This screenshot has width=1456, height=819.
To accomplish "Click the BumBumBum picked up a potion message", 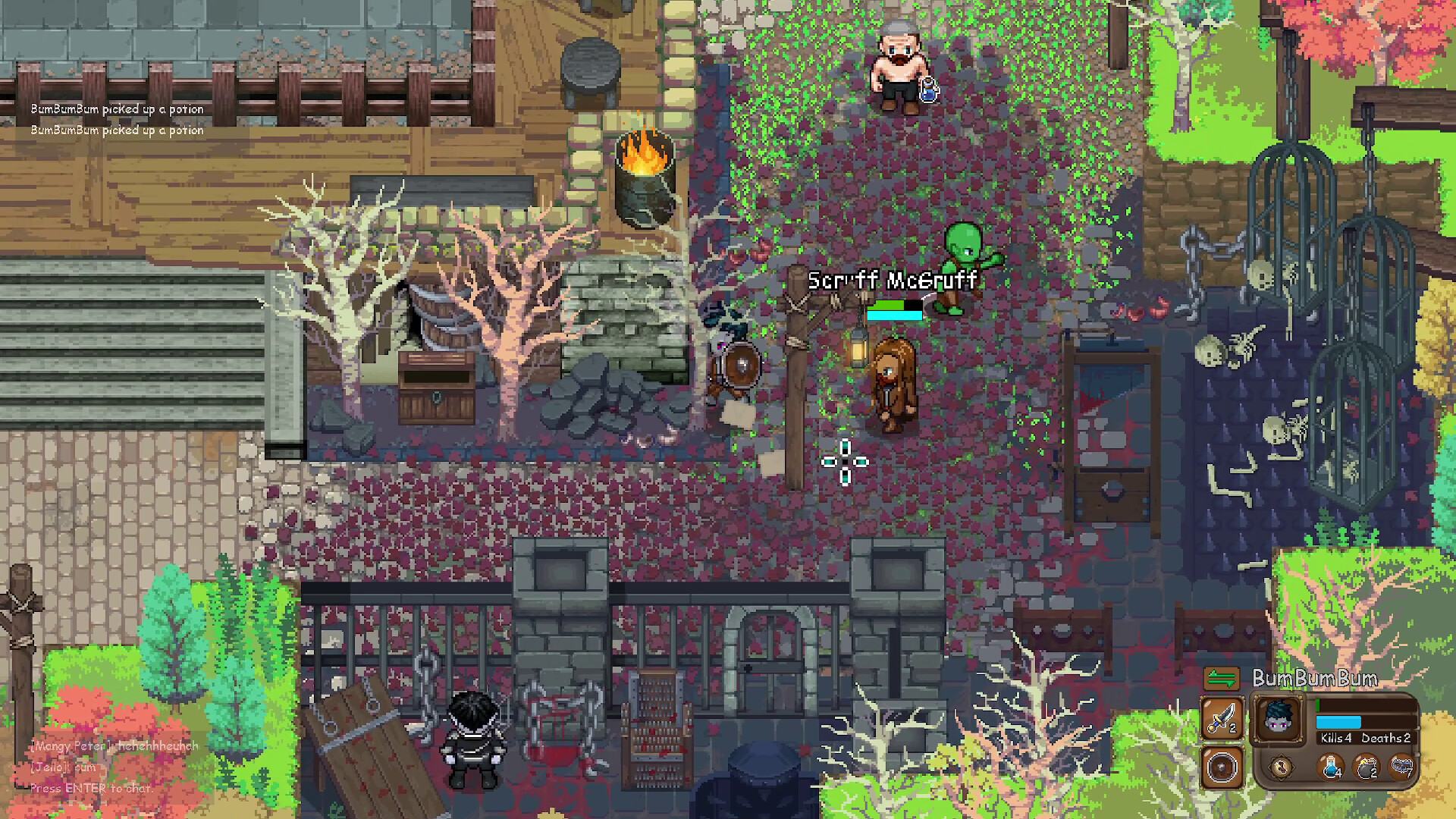I will pos(115,108).
